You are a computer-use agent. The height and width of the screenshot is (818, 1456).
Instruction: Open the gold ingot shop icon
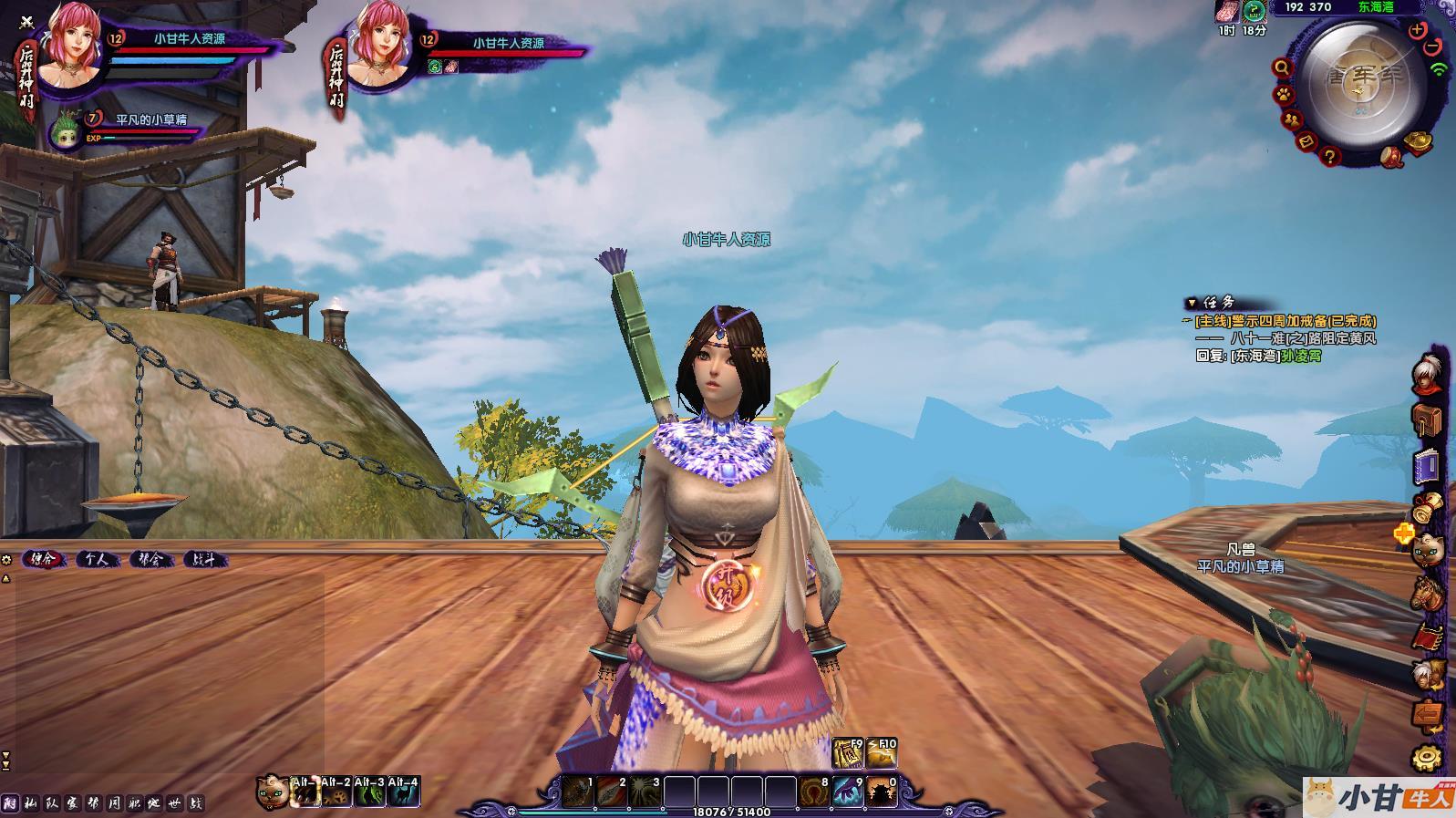pos(1418,141)
